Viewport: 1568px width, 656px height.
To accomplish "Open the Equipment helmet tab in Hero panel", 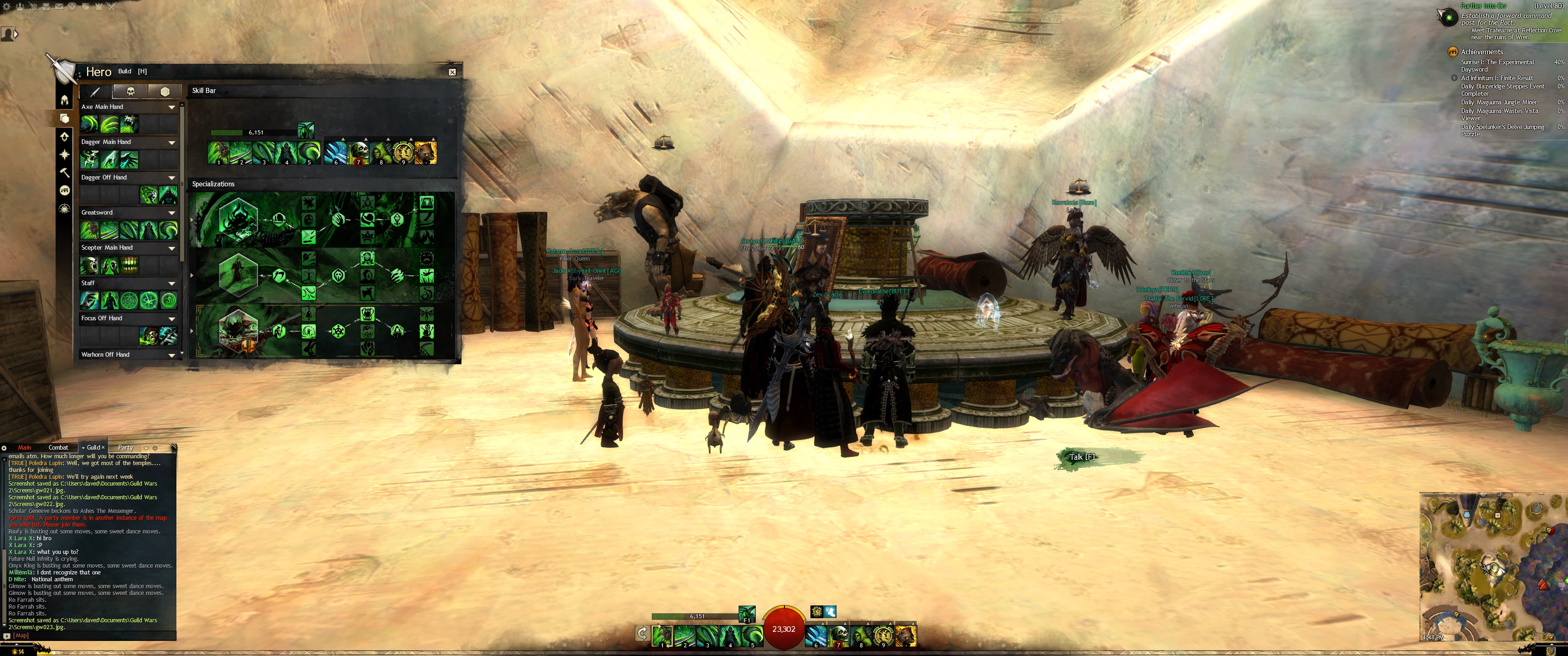I will (x=65, y=100).
